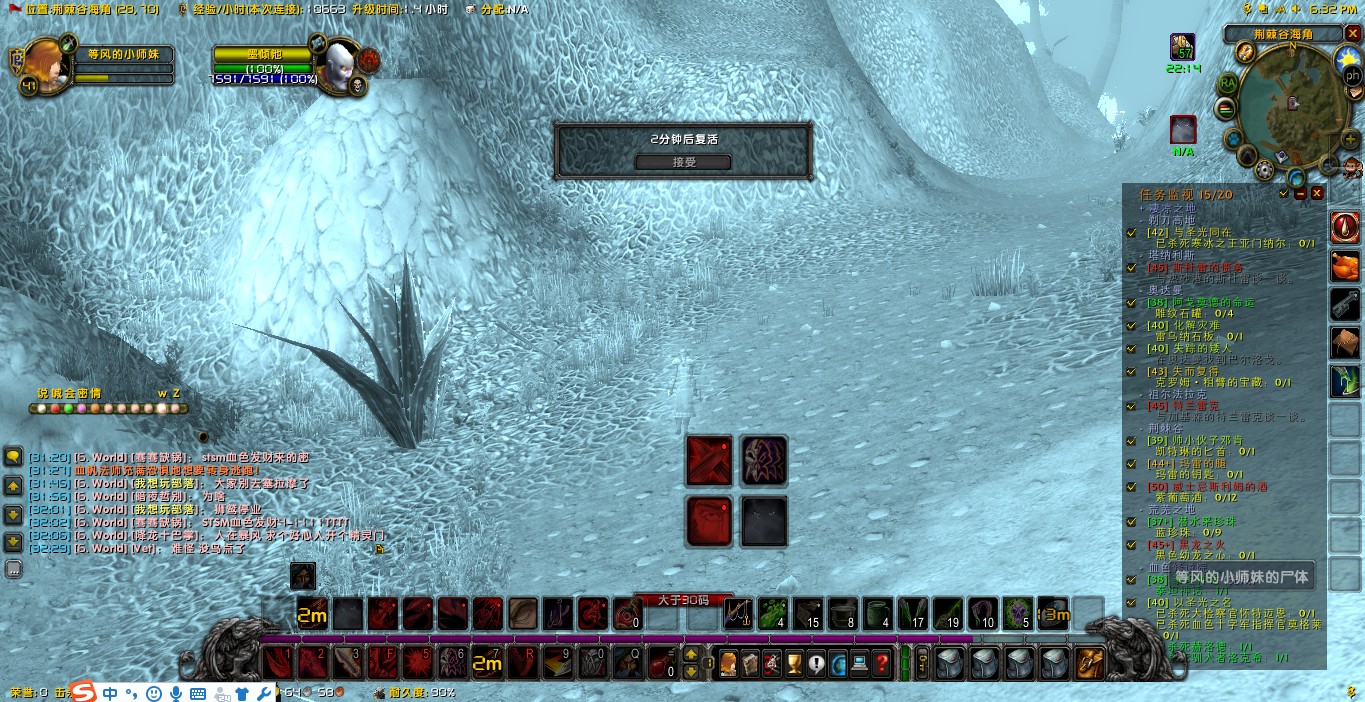Page up the action bar arrow

pos(690,655)
